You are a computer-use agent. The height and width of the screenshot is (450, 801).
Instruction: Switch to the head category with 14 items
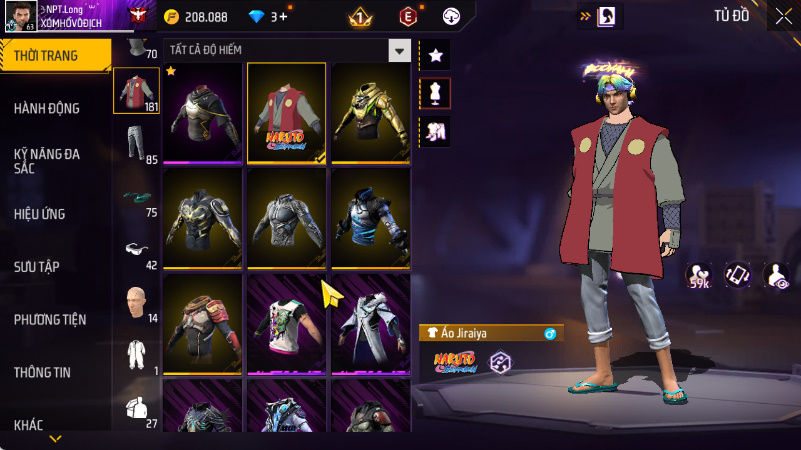click(135, 303)
